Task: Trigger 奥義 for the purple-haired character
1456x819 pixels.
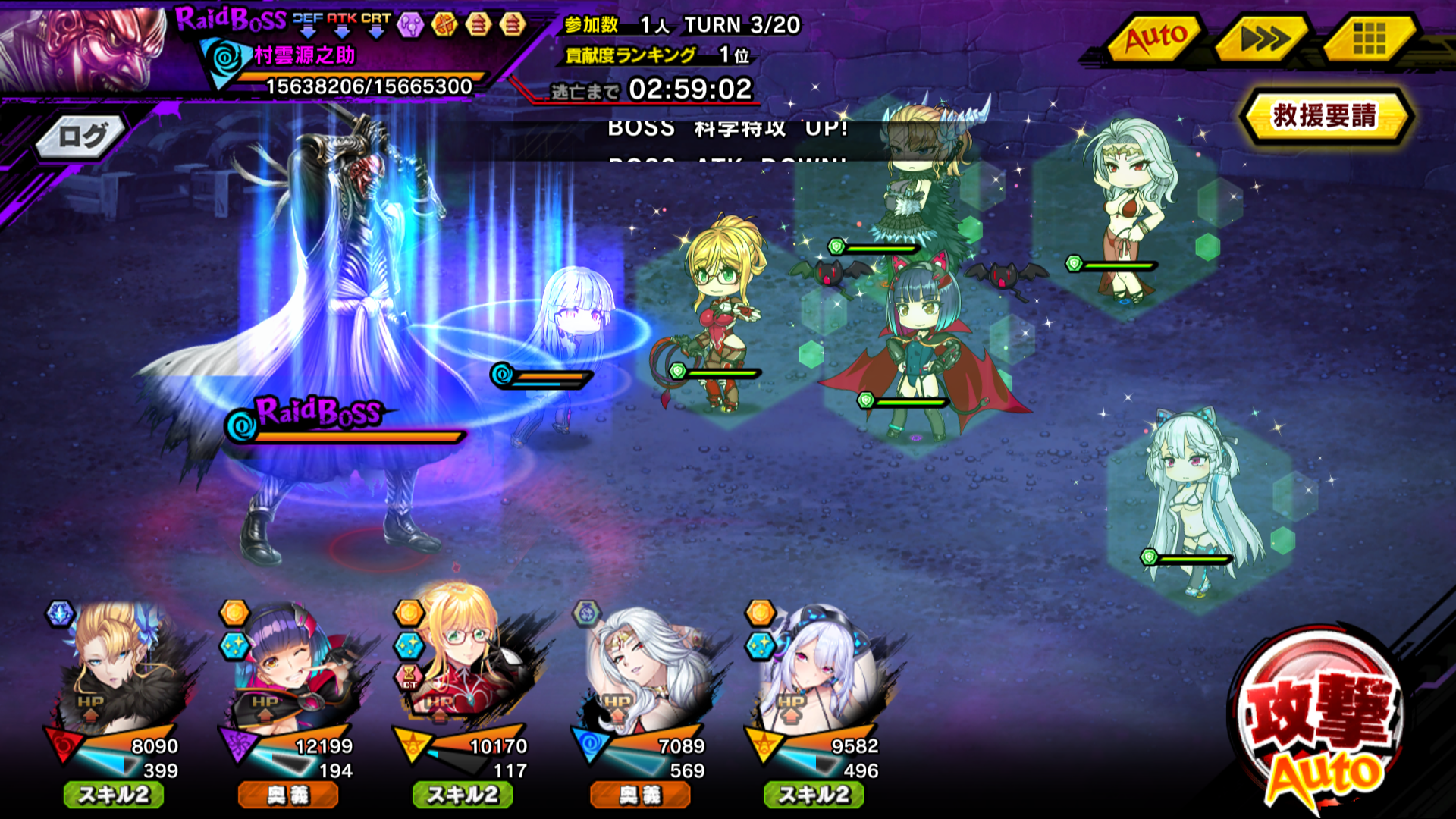Action: pos(288,795)
